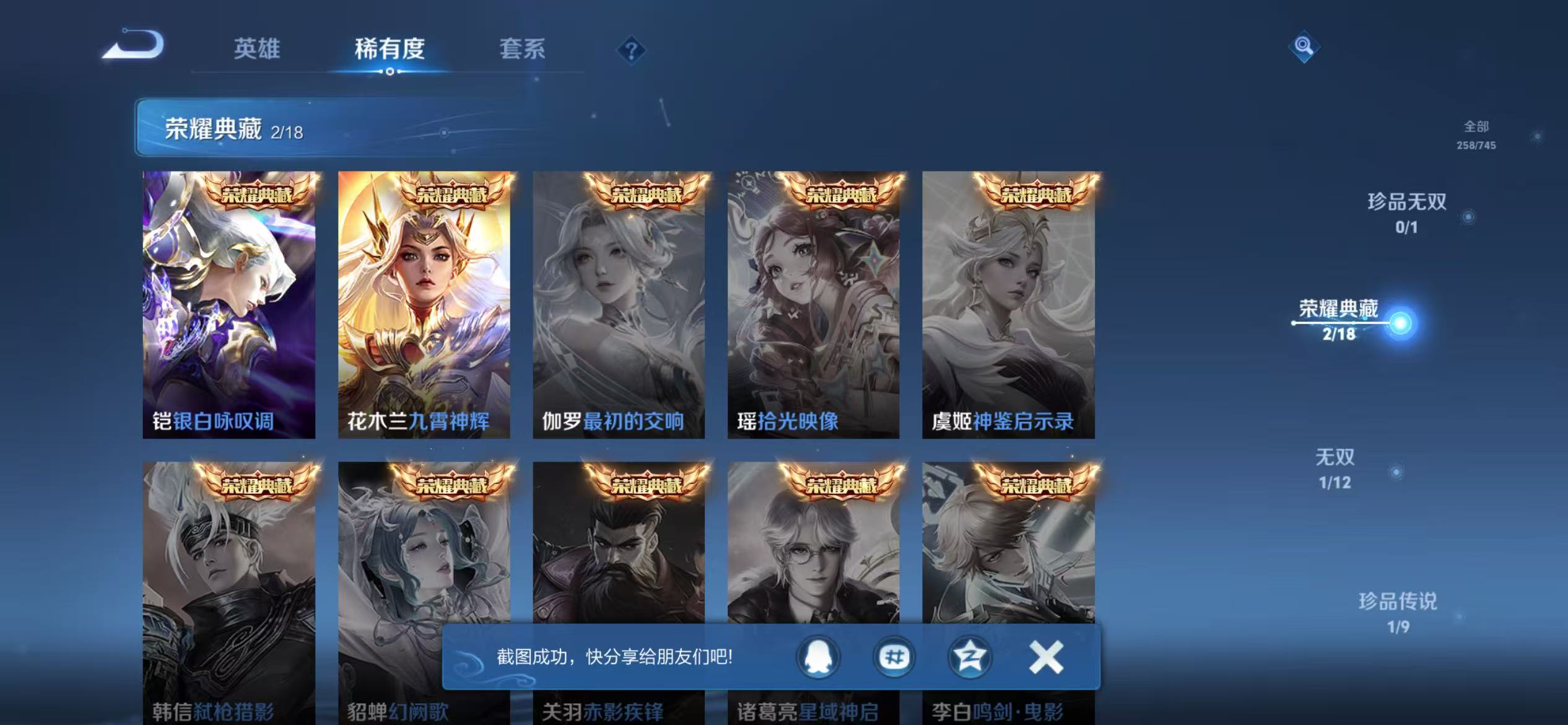Screen dimensions: 1568x725
Task: Switch to the 套系 tab
Action: click(x=523, y=50)
